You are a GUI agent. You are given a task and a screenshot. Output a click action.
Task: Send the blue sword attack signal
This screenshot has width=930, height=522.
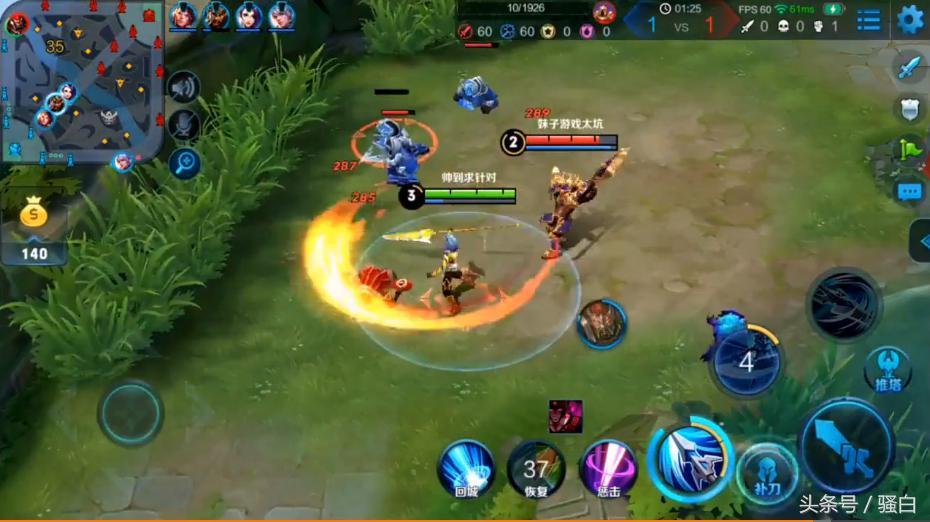pos(908,67)
